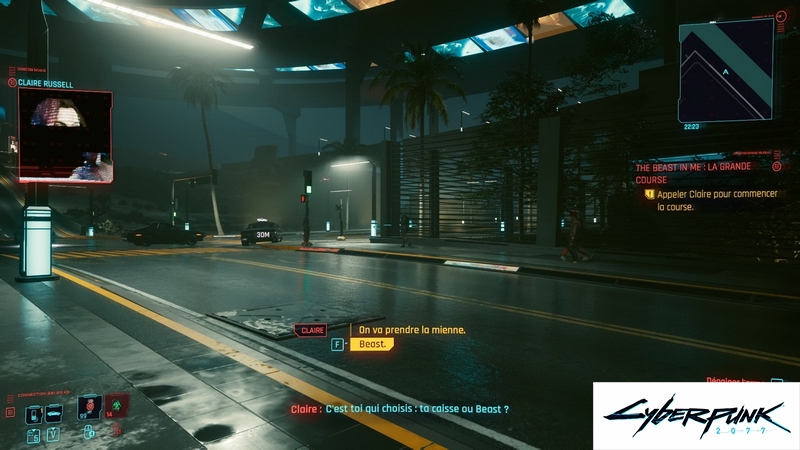This screenshot has height=450, width=800.
Task: Use the consumable slot showing 99
Action: click(90, 408)
